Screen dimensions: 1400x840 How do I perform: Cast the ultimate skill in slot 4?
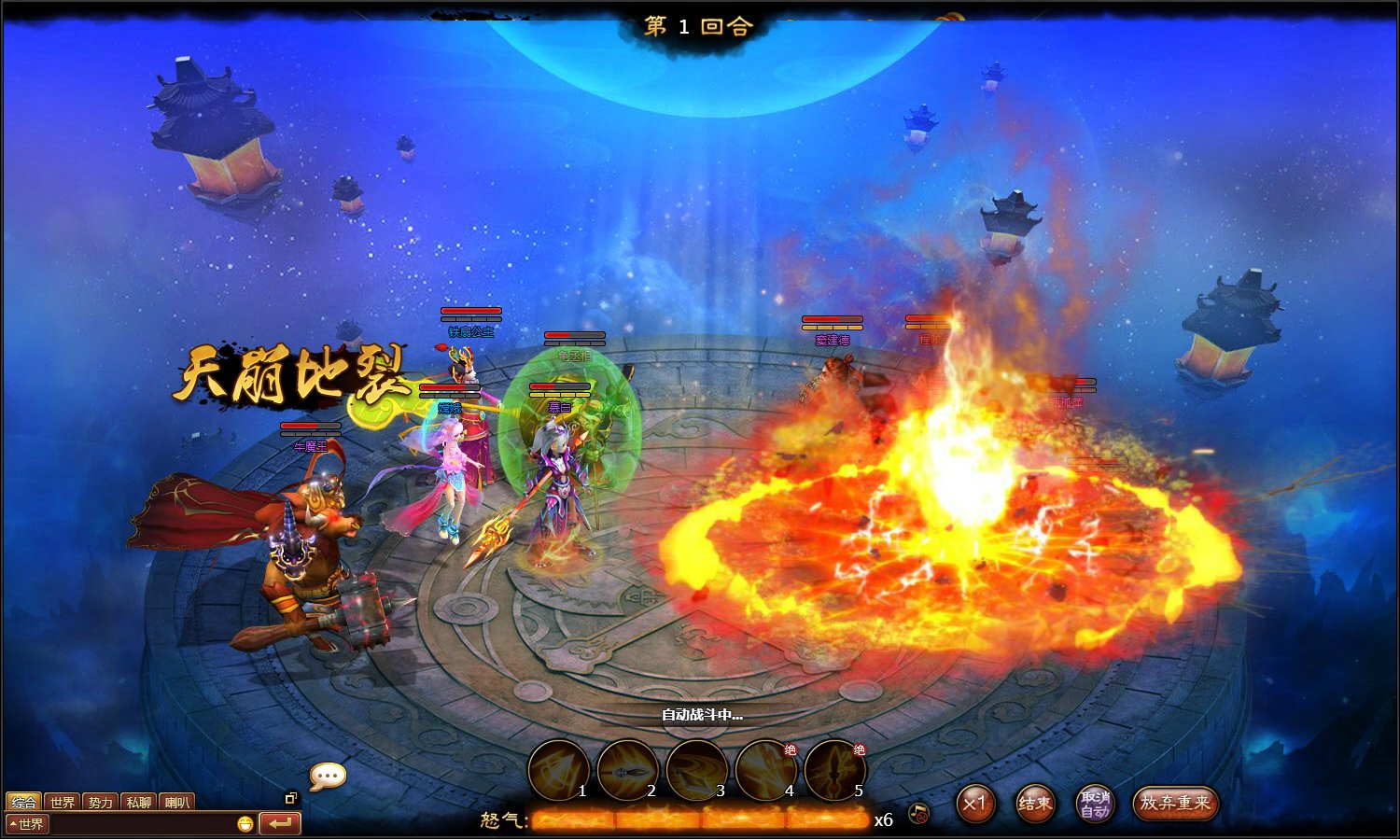coord(765,770)
